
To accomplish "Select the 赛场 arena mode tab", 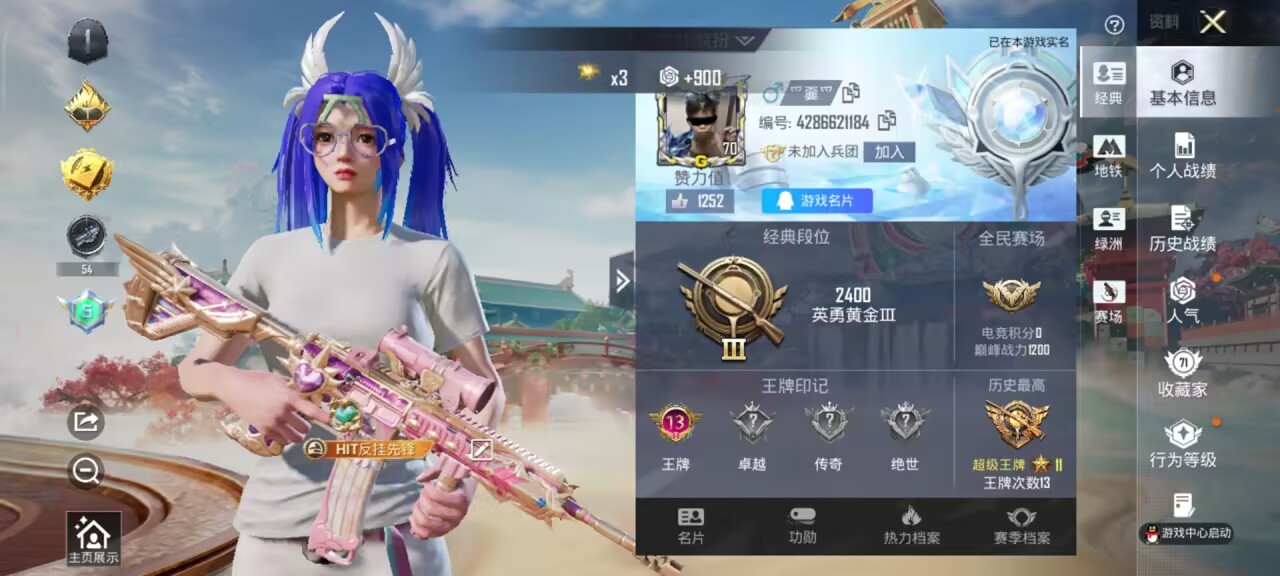I will [1109, 302].
